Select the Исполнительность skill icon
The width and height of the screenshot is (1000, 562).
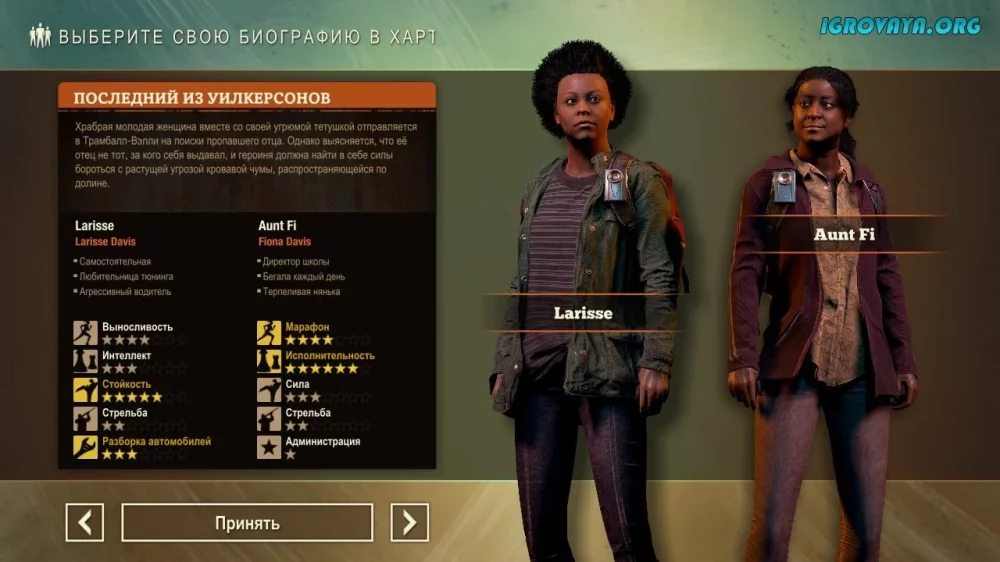point(269,361)
